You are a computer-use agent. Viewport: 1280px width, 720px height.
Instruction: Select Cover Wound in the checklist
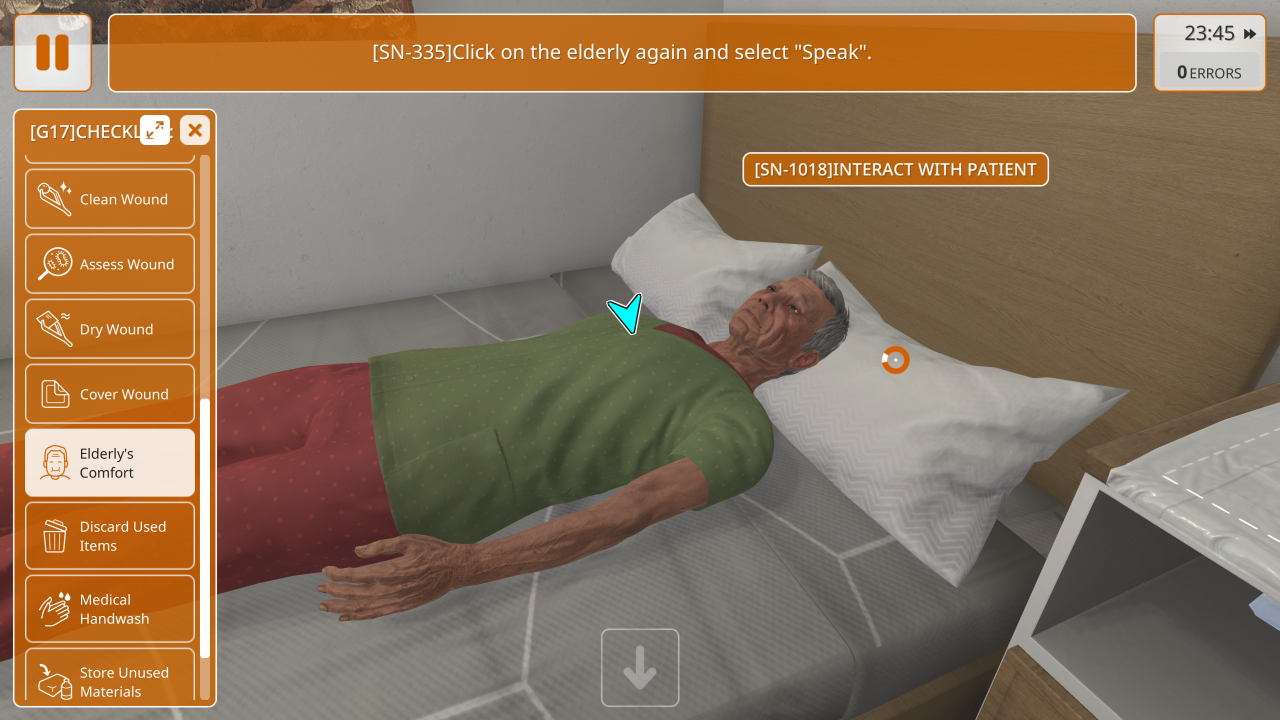tap(110, 394)
